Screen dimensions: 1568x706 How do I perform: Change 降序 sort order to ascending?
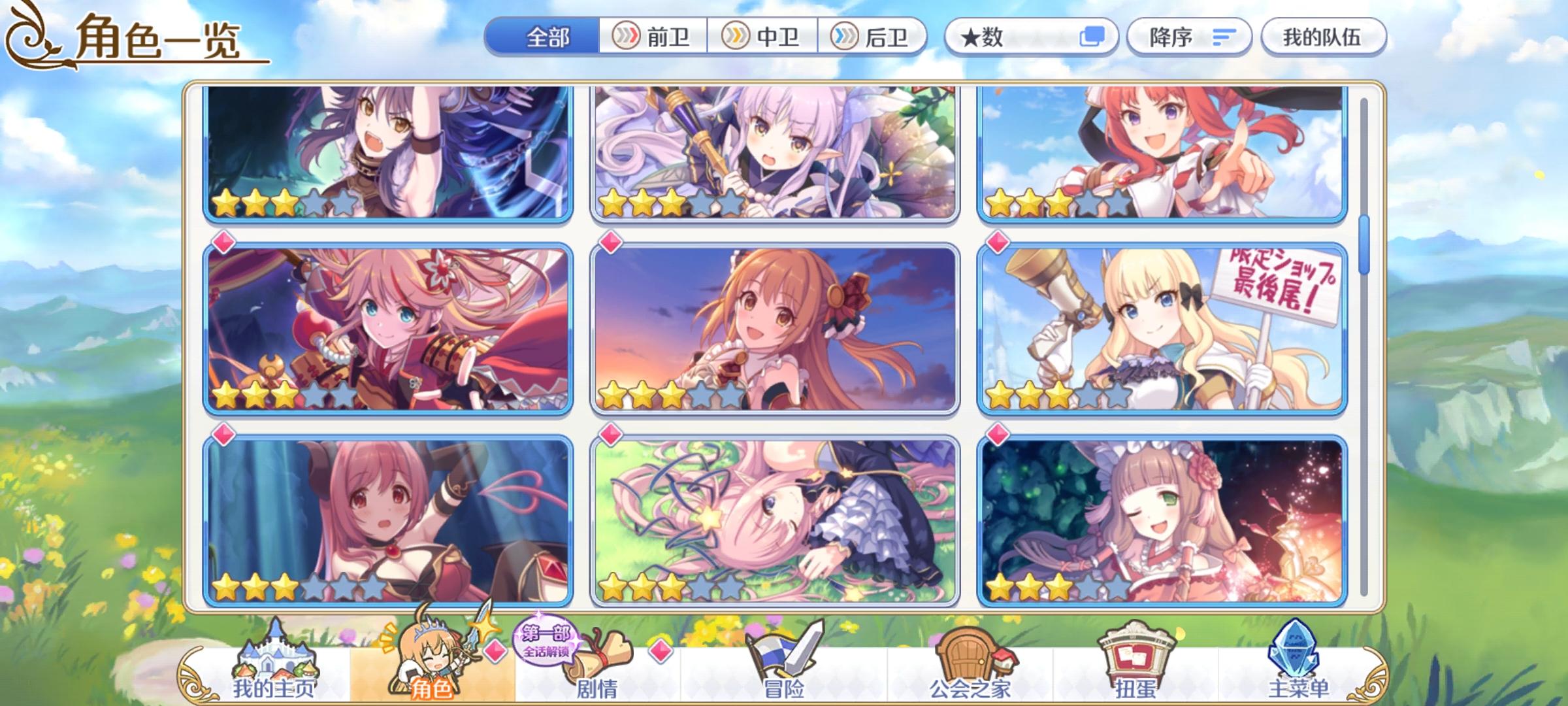coord(1190,37)
